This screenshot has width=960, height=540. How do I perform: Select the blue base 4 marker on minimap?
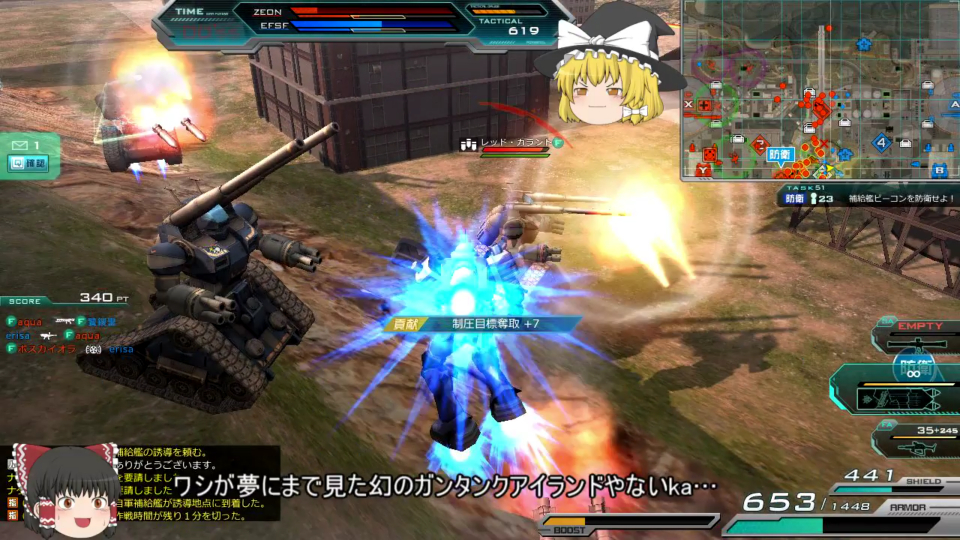tap(881, 142)
